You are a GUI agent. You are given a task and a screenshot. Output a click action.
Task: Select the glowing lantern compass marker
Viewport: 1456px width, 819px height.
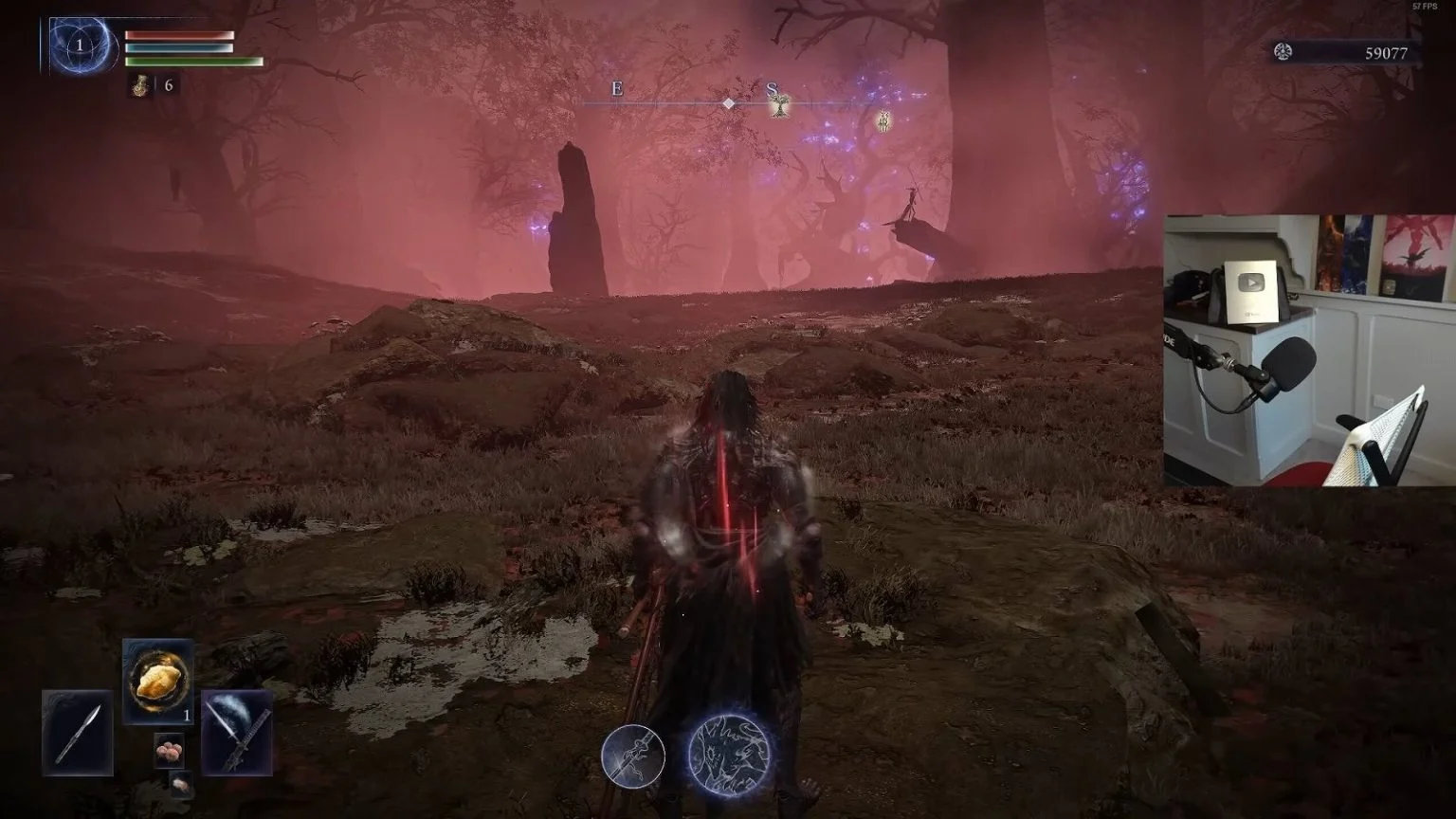(x=883, y=120)
